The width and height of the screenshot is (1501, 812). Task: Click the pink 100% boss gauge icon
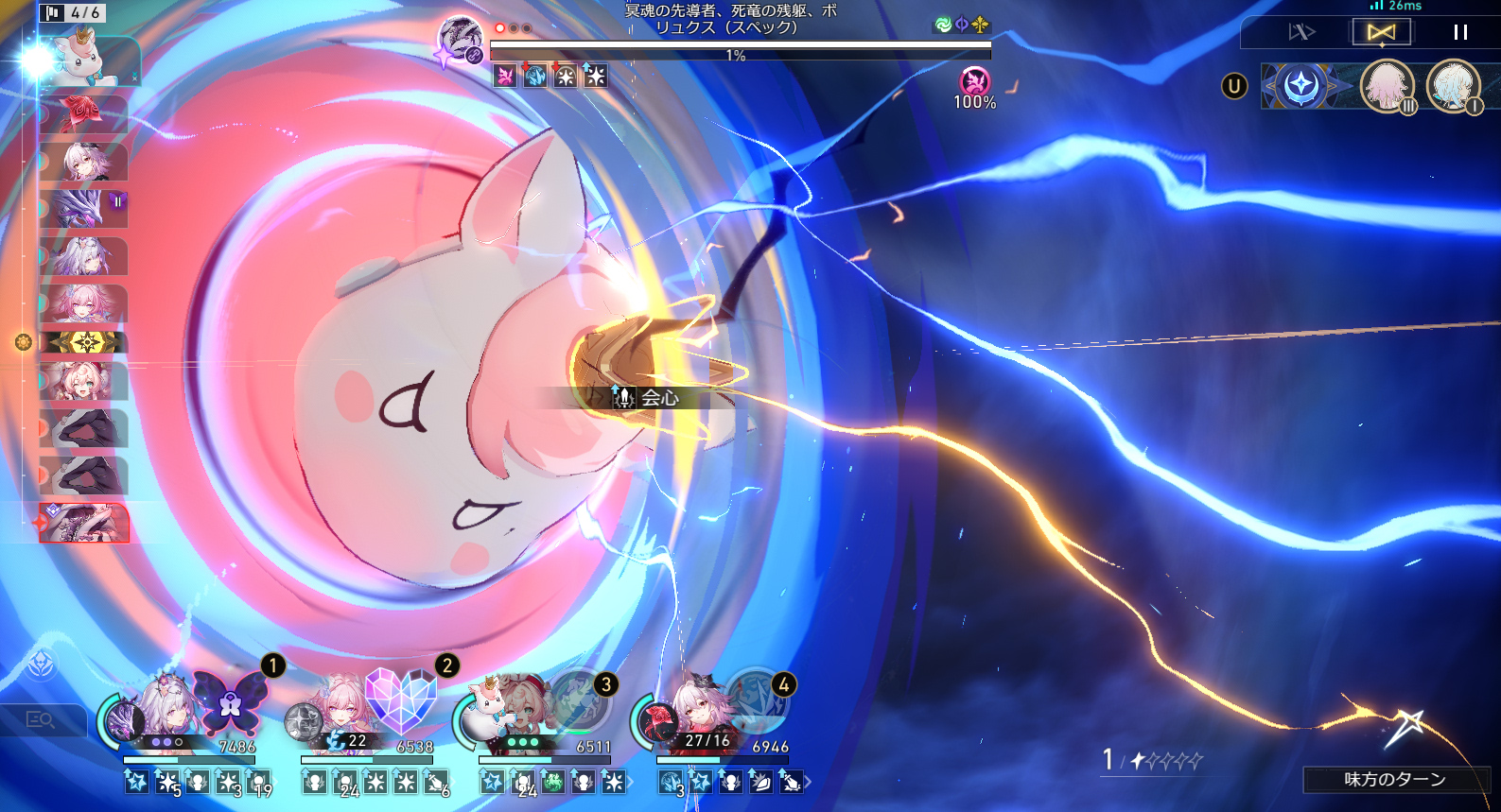(x=974, y=82)
